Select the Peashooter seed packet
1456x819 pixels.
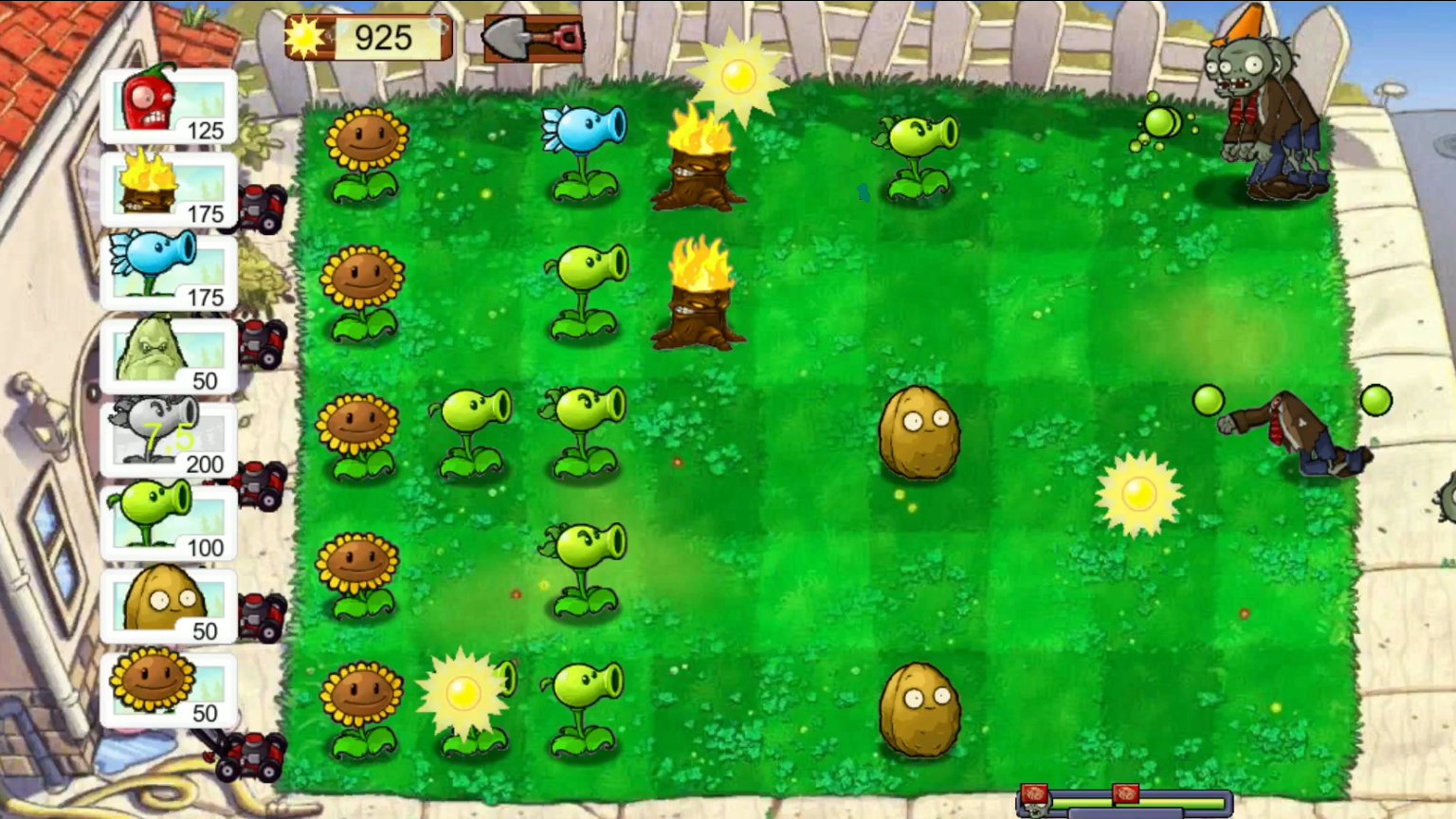click(167, 521)
